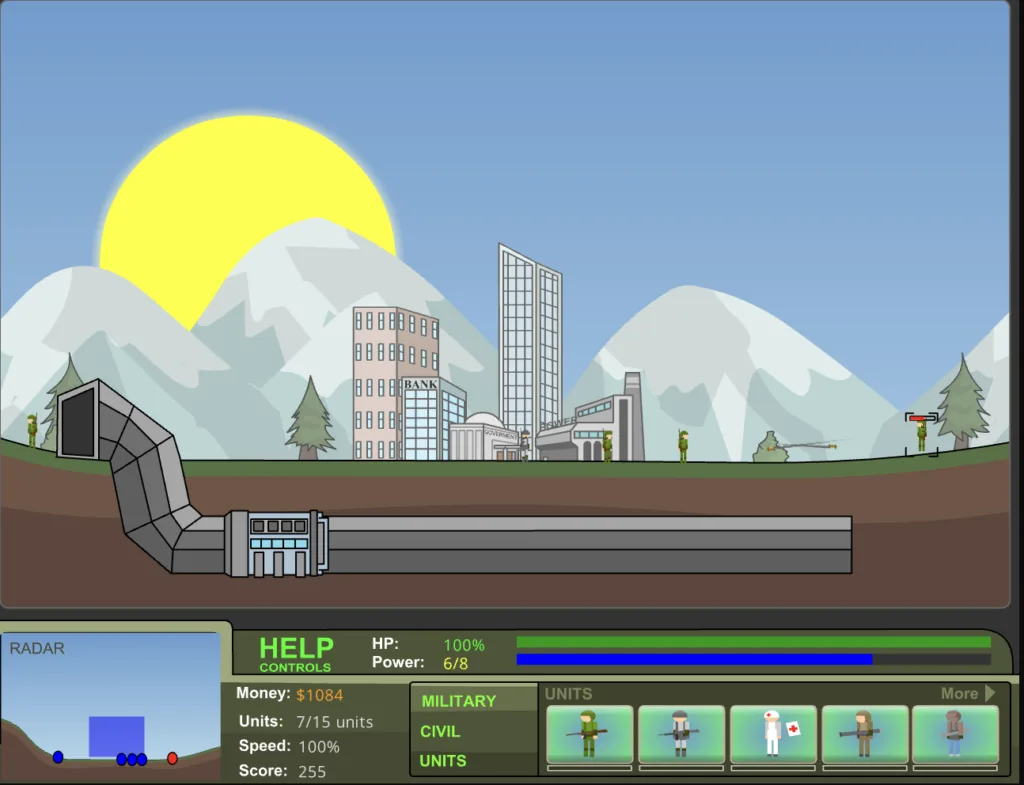The height and width of the screenshot is (785, 1024).
Task: Choose the grey-uniformed gunner unit
Action: point(682,735)
